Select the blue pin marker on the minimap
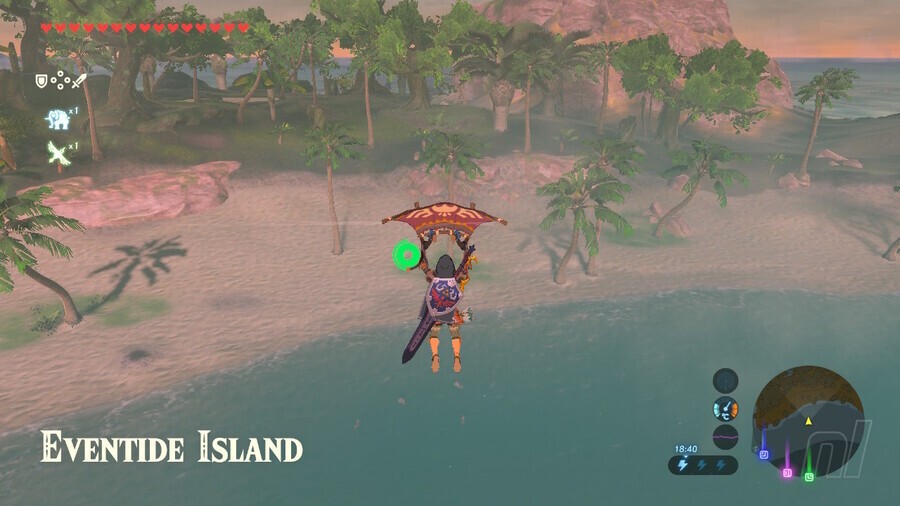The image size is (900, 506). pyautogui.click(x=763, y=454)
